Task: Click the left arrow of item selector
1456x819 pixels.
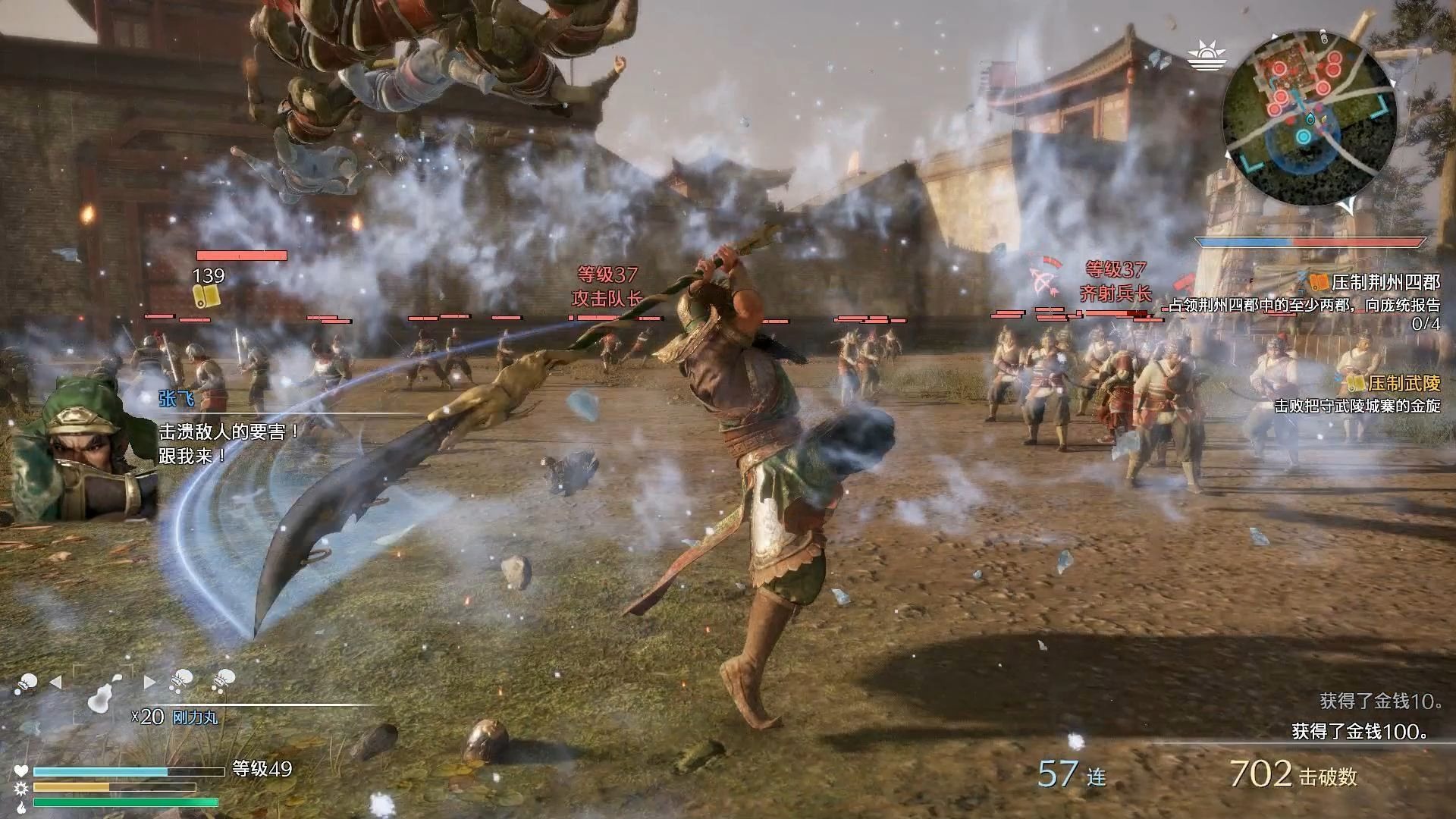Action: point(55,682)
